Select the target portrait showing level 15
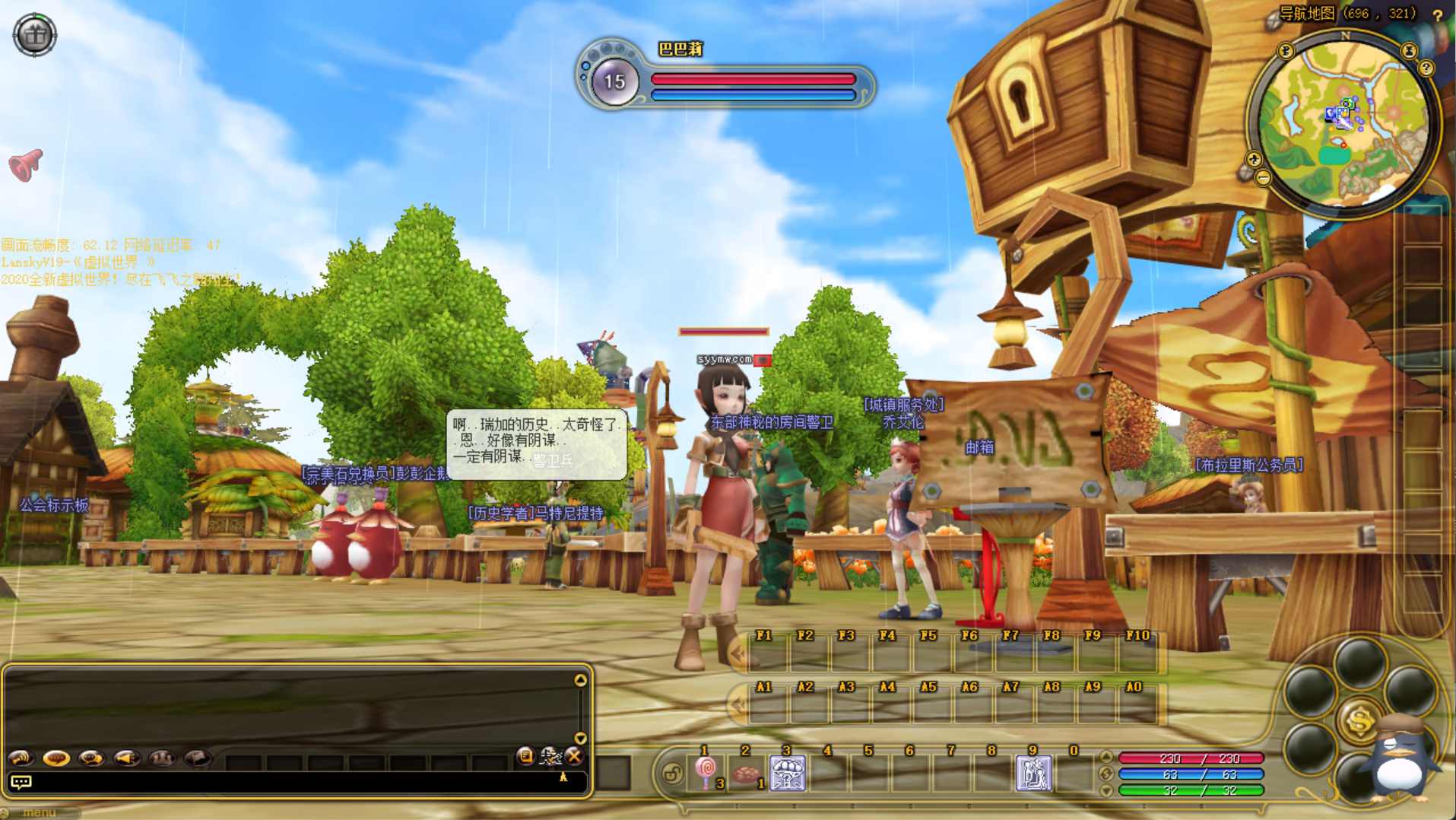Viewport: 1456px width, 820px height. (614, 81)
